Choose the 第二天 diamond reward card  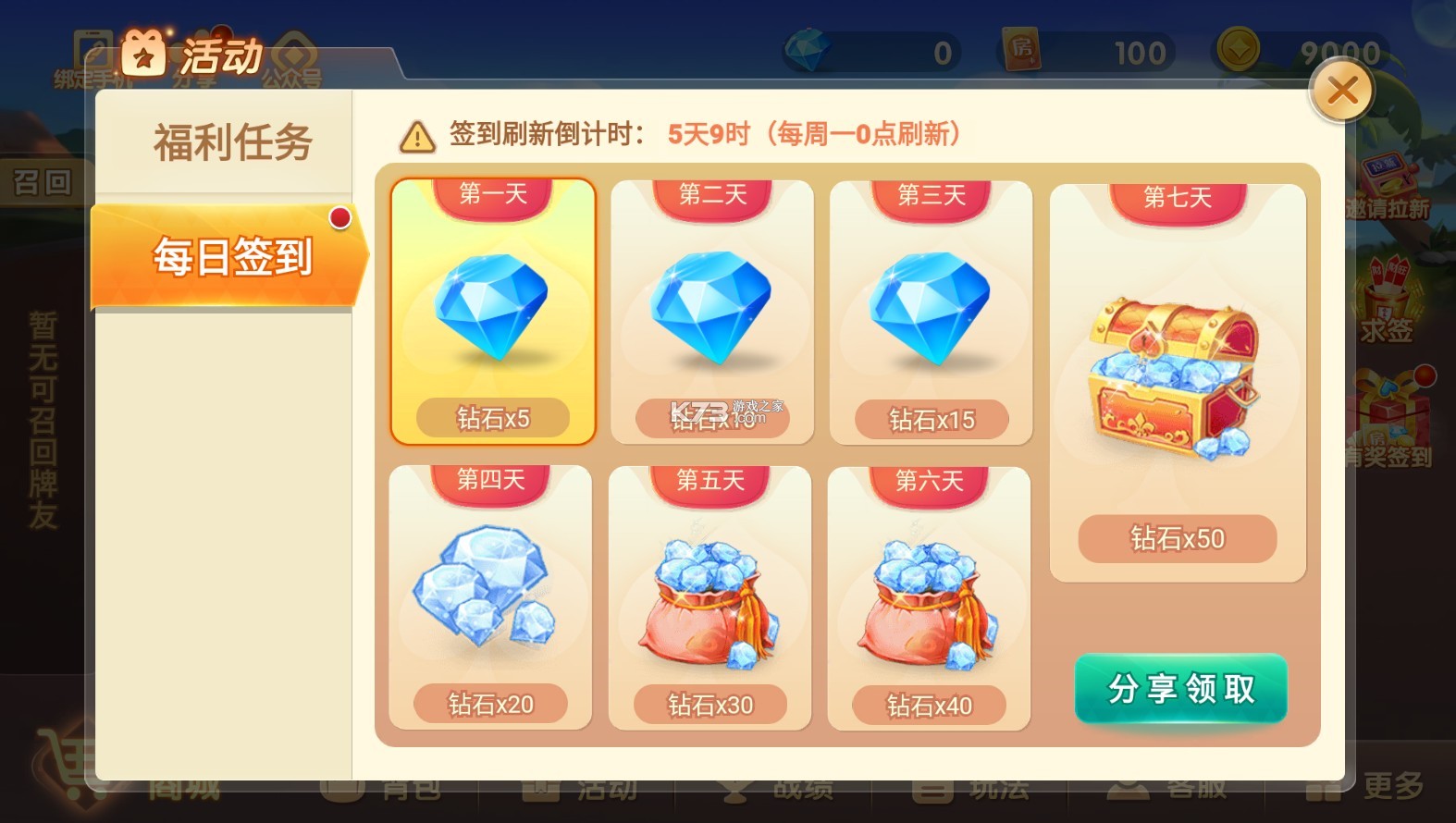tap(712, 312)
